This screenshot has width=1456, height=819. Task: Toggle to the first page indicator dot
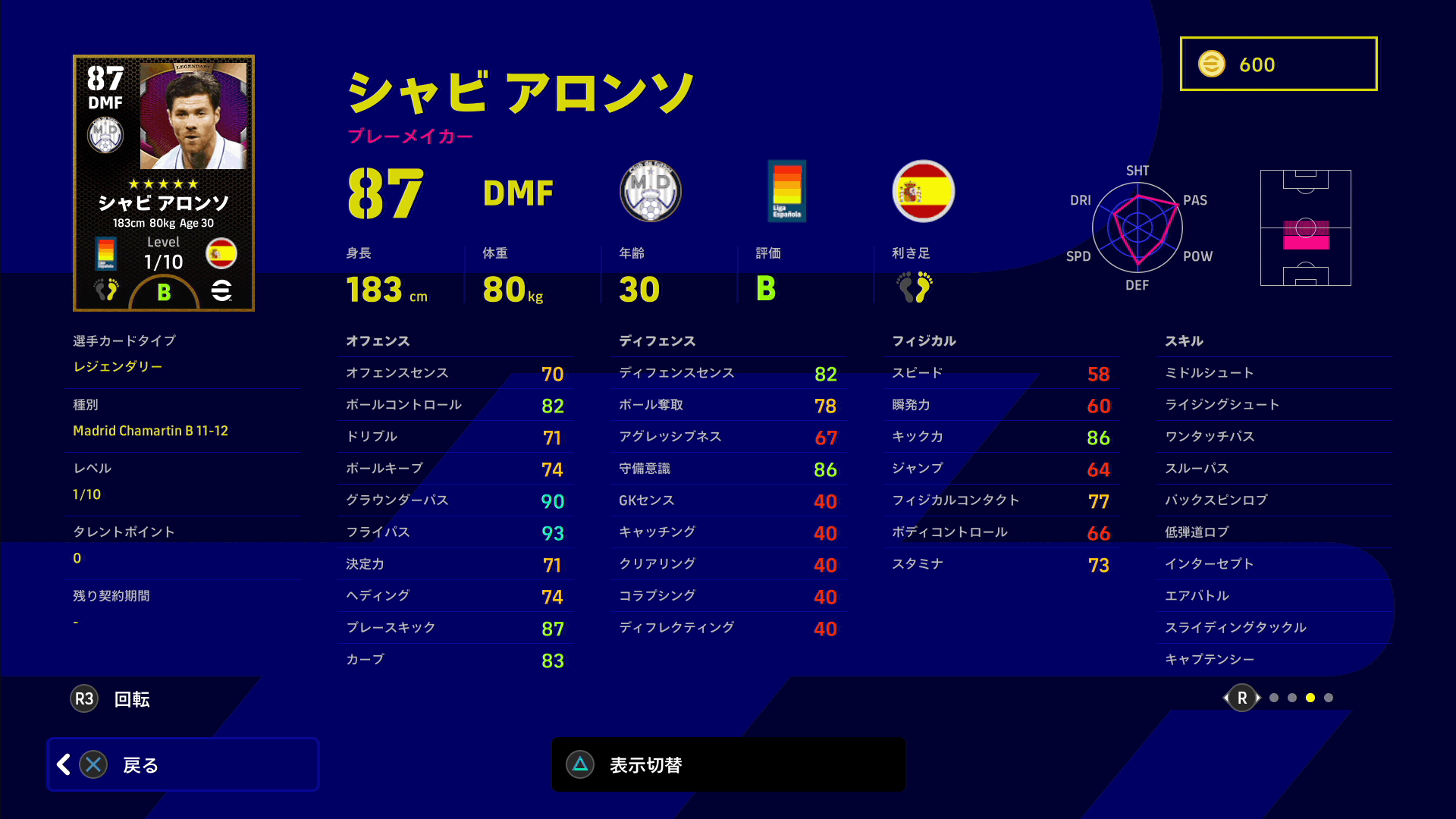click(x=1273, y=698)
